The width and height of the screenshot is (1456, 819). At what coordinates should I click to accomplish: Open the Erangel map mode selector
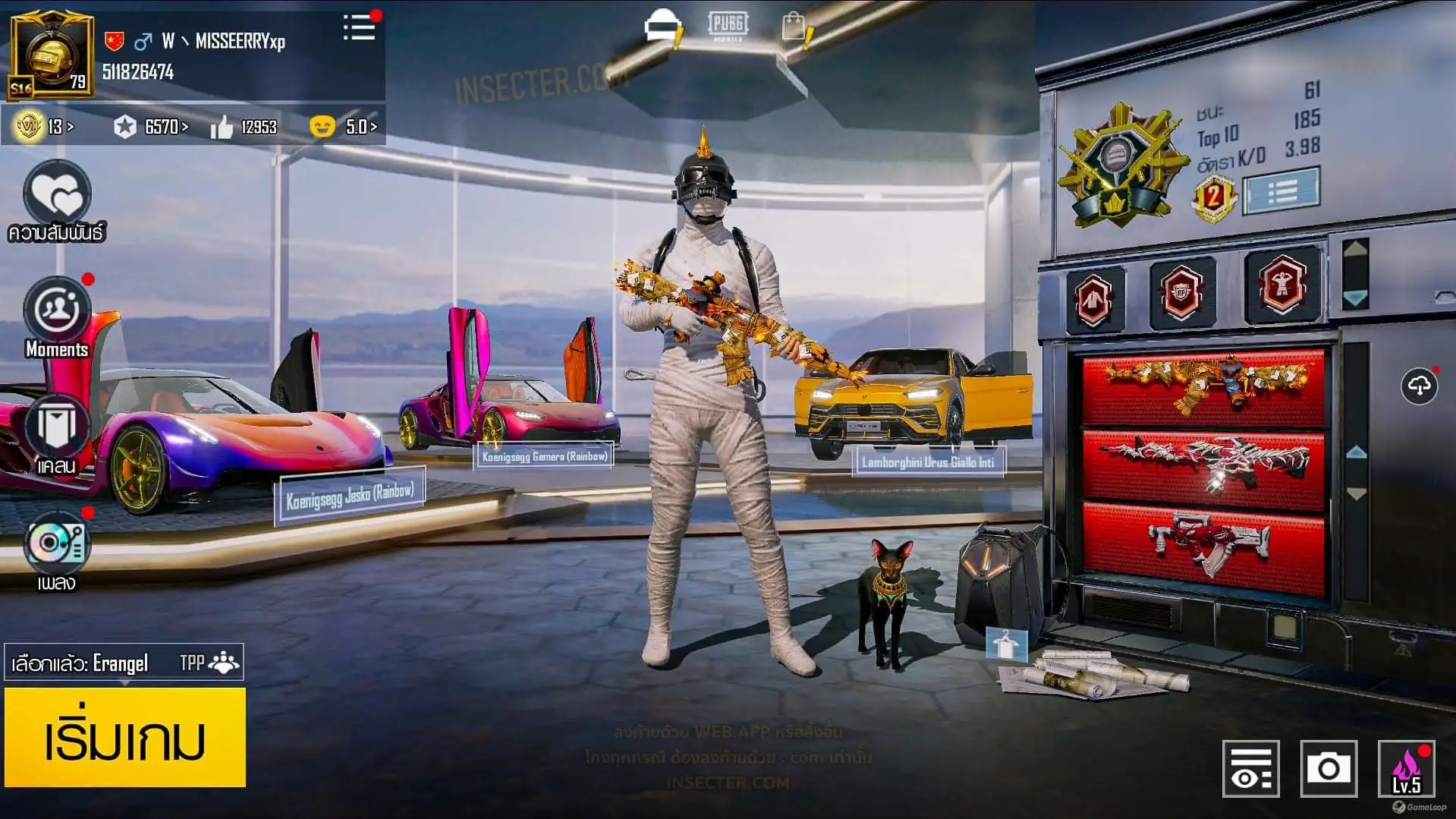pyautogui.click(x=124, y=663)
